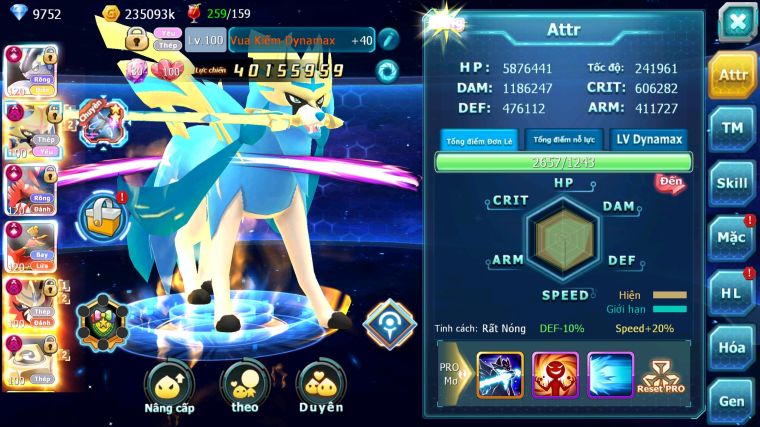The width and height of the screenshot is (760, 427).
Task: Switch to the TM tab
Action: point(732,128)
